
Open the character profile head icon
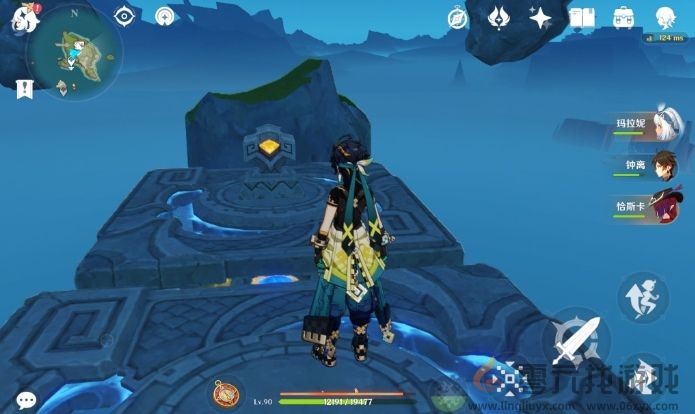point(665,17)
